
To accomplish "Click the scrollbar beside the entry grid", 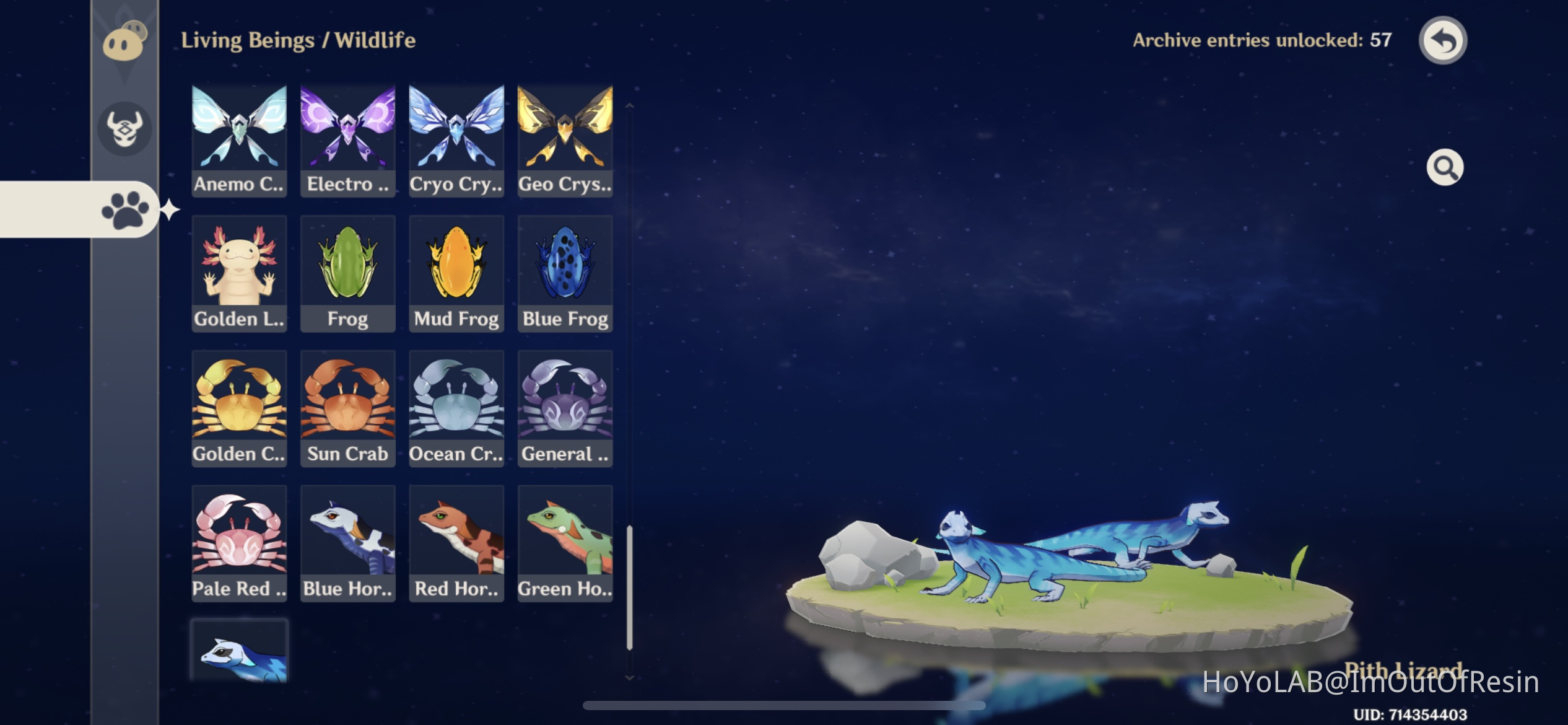I will coord(630,589).
